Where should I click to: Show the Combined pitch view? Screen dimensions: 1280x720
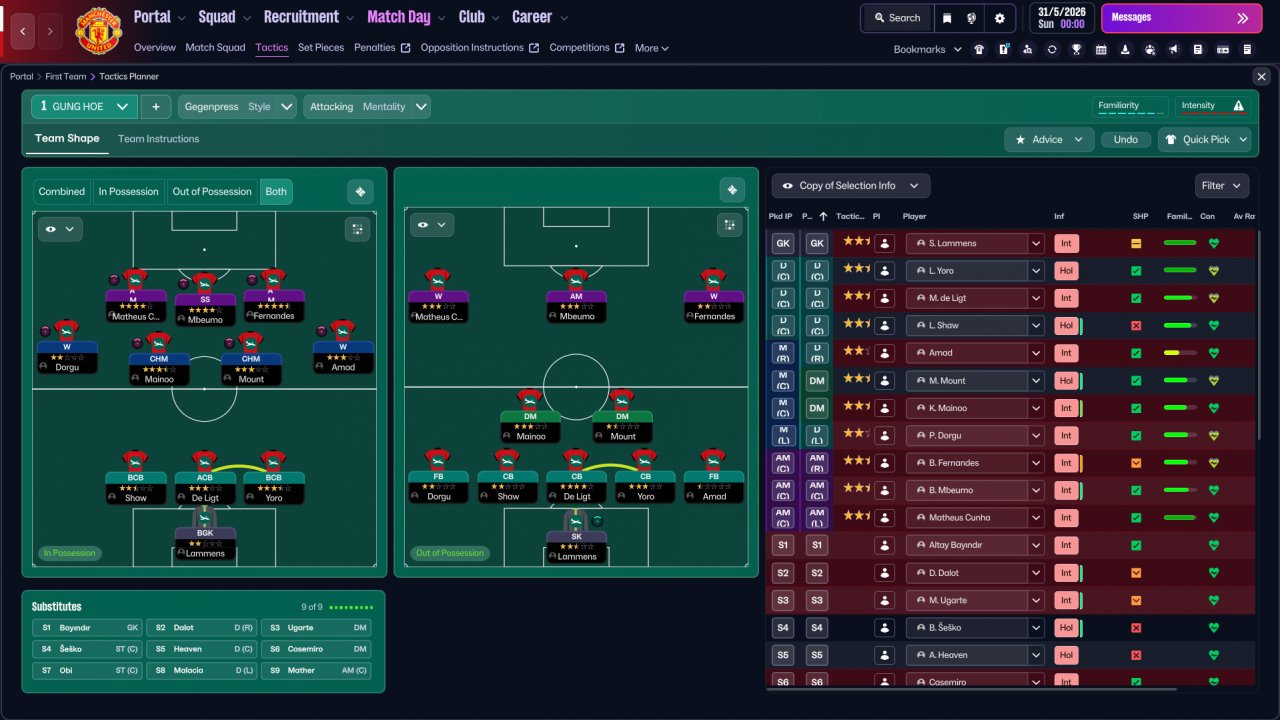click(x=62, y=192)
